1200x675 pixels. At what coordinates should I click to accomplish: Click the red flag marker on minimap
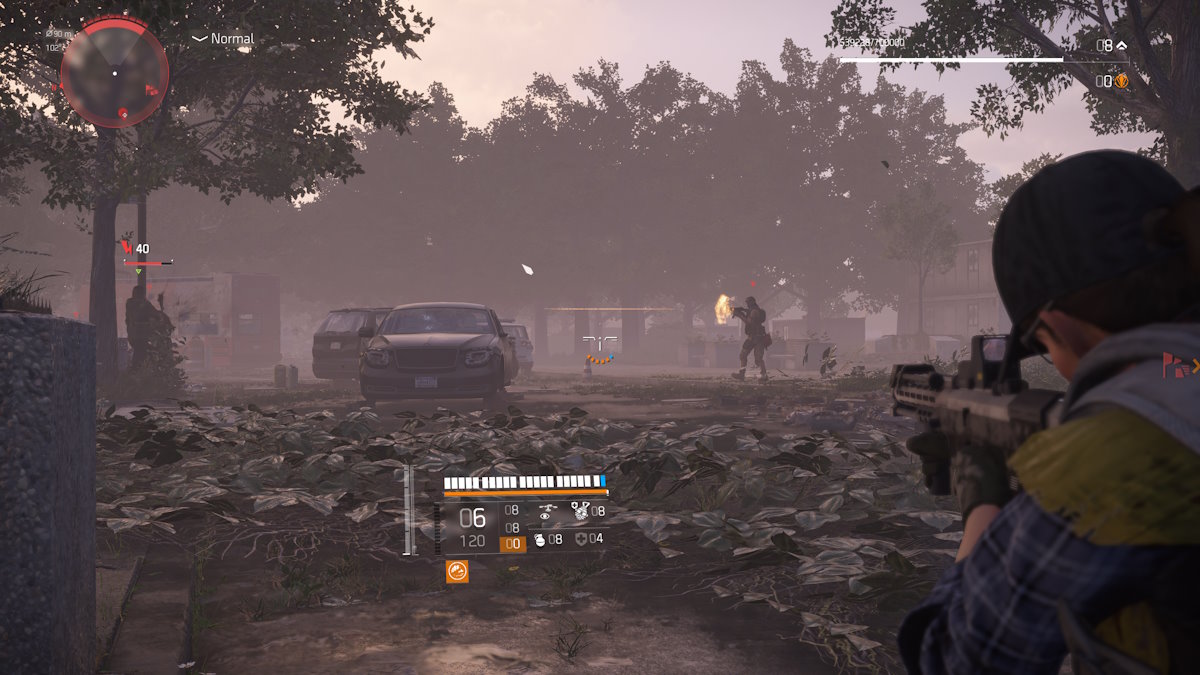coord(152,90)
